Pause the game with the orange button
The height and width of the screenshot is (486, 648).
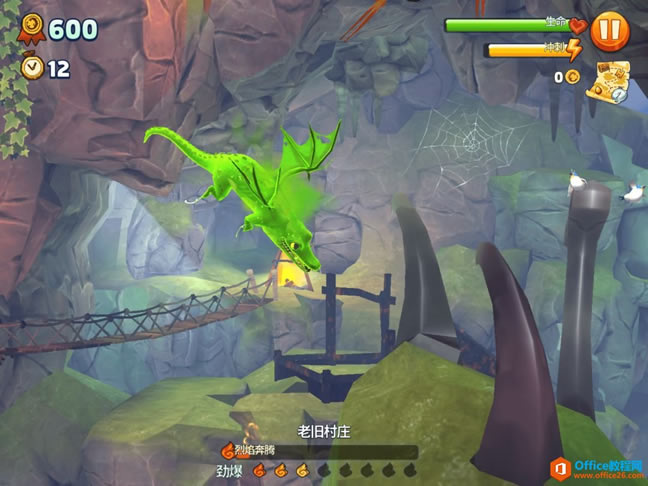click(x=609, y=31)
